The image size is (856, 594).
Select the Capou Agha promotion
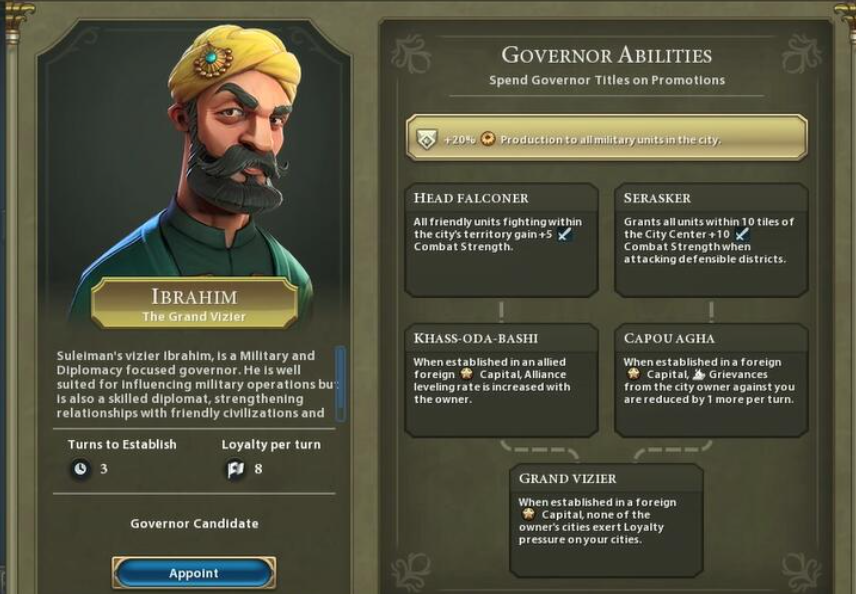(x=711, y=379)
